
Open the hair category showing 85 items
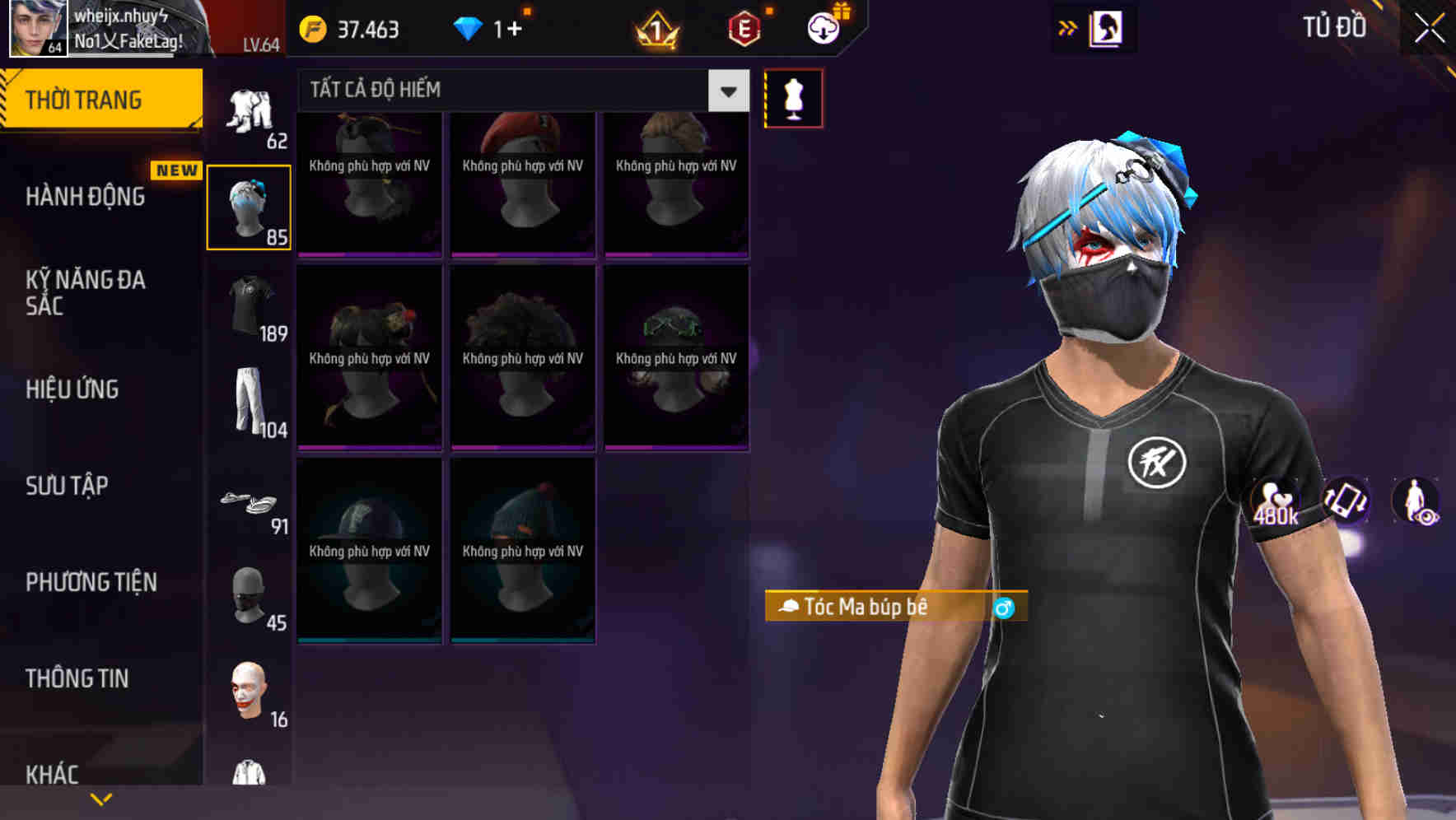[250, 206]
